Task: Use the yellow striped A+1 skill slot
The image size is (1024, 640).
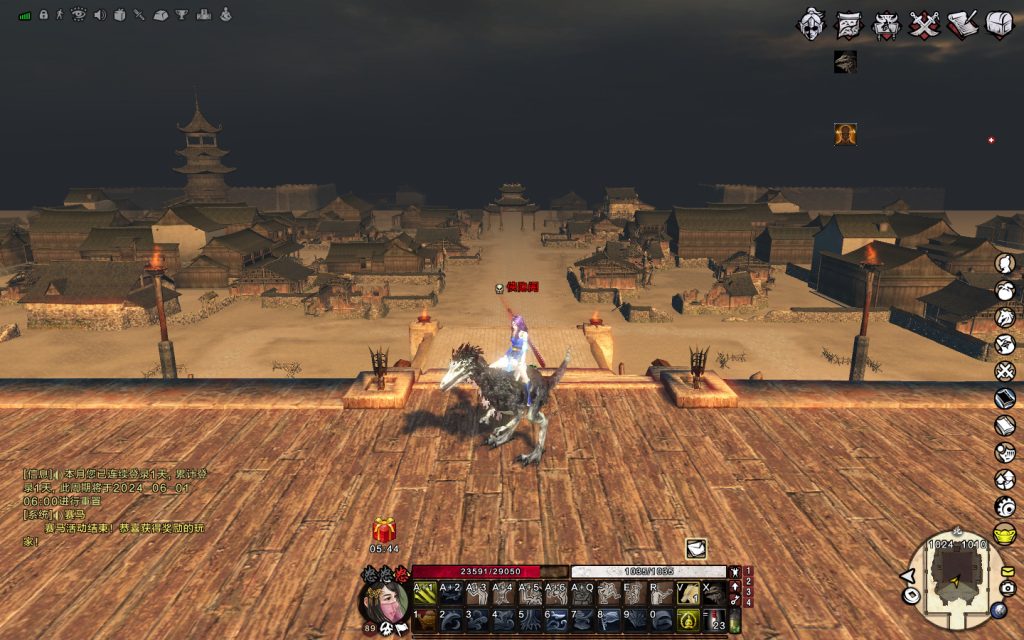Action: 424,594
